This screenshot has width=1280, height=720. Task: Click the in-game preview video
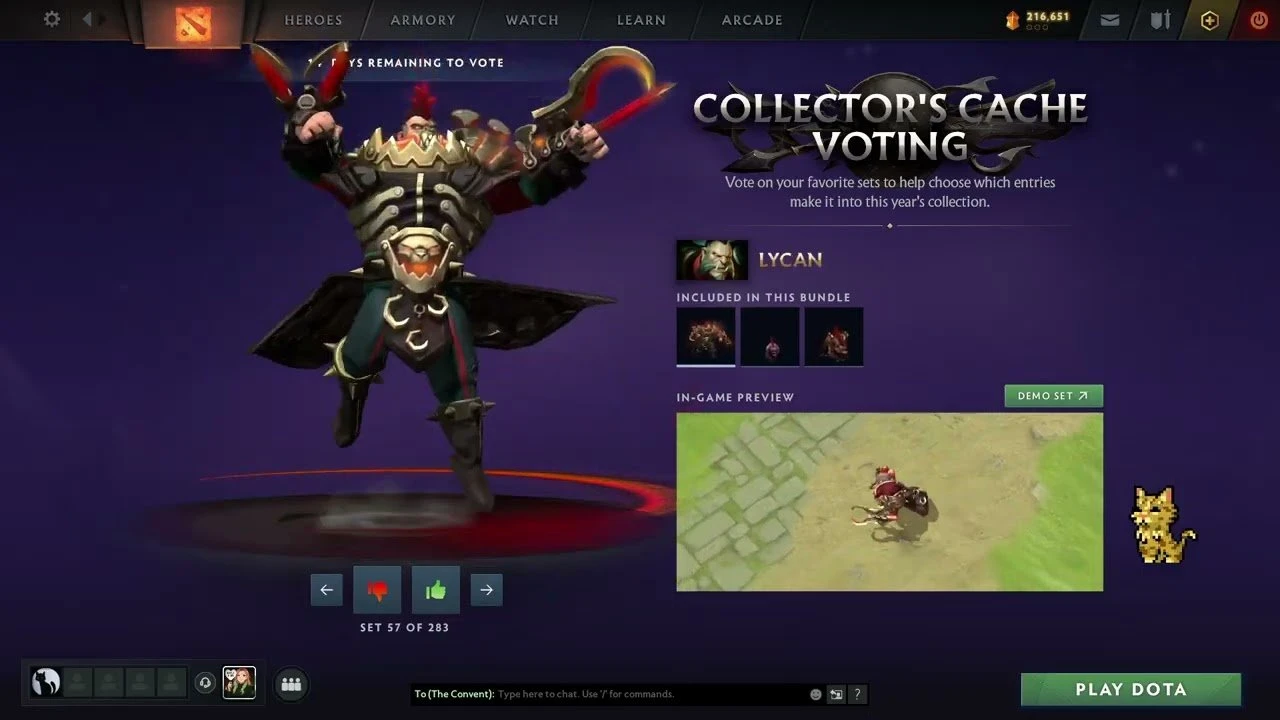(x=889, y=502)
